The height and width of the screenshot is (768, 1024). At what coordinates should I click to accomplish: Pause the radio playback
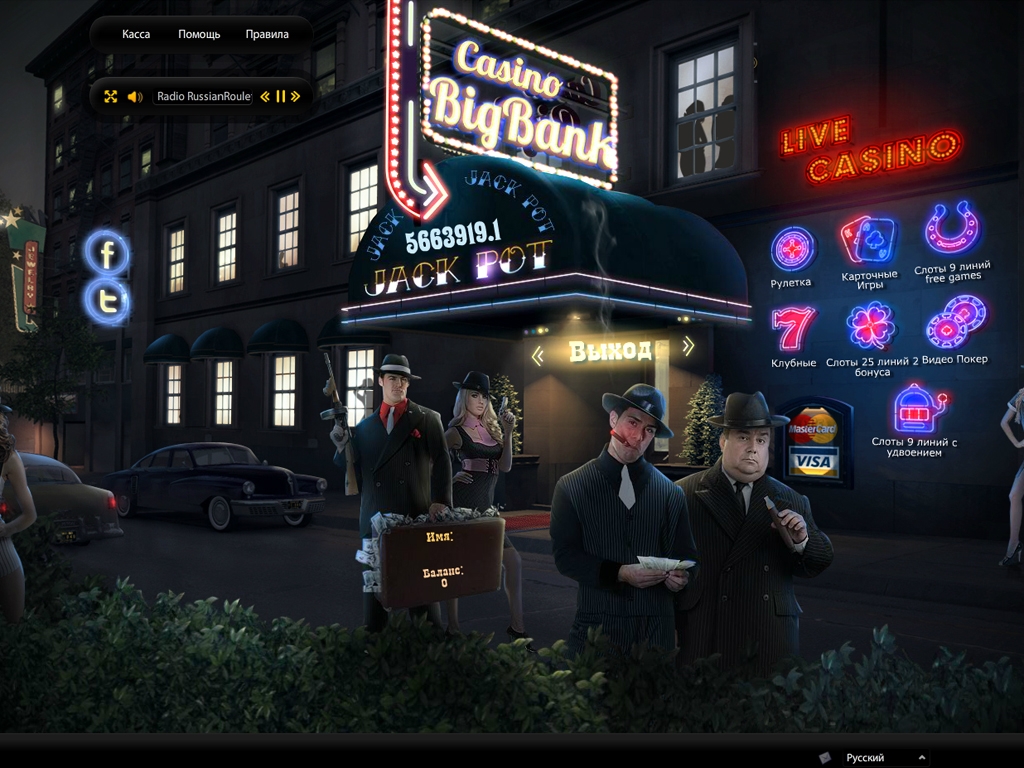coord(281,97)
